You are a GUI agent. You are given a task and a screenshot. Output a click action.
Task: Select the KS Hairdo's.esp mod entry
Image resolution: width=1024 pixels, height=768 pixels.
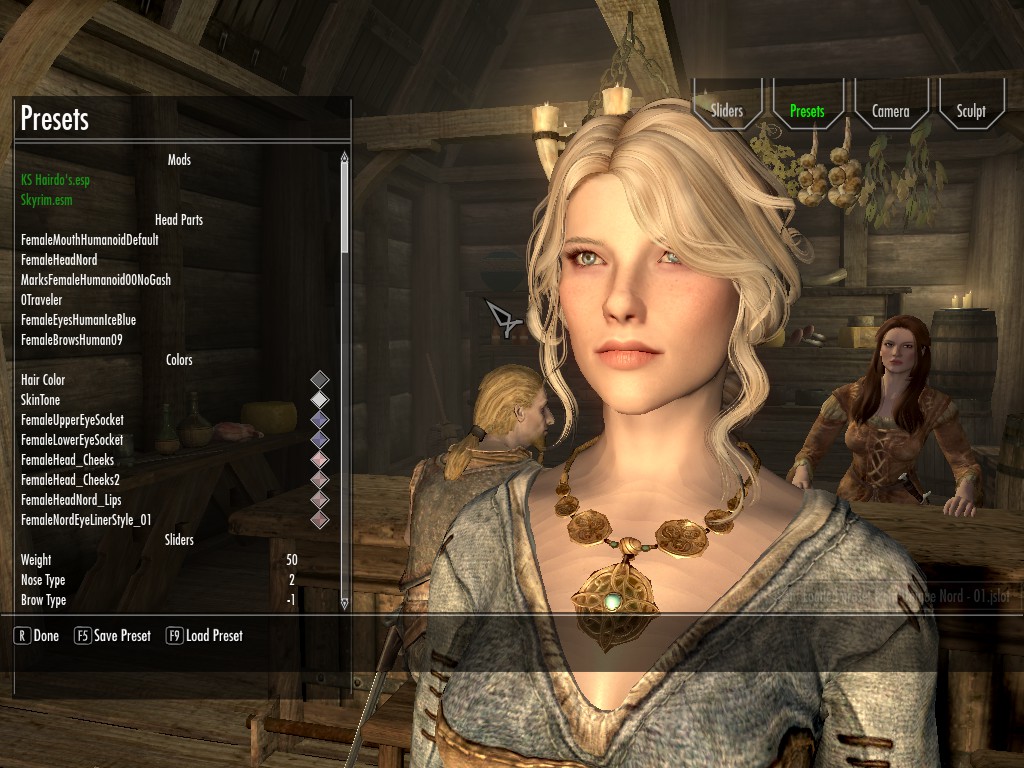click(x=62, y=180)
